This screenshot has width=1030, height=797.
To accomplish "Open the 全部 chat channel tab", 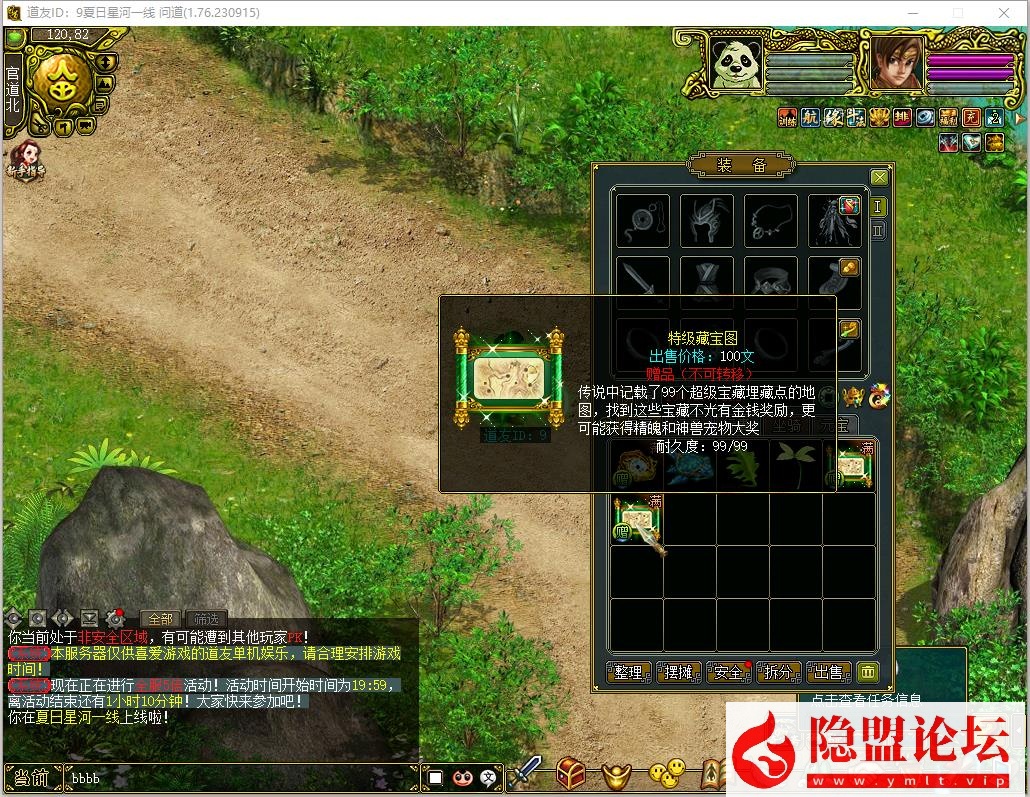I will (x=160, y=619).
